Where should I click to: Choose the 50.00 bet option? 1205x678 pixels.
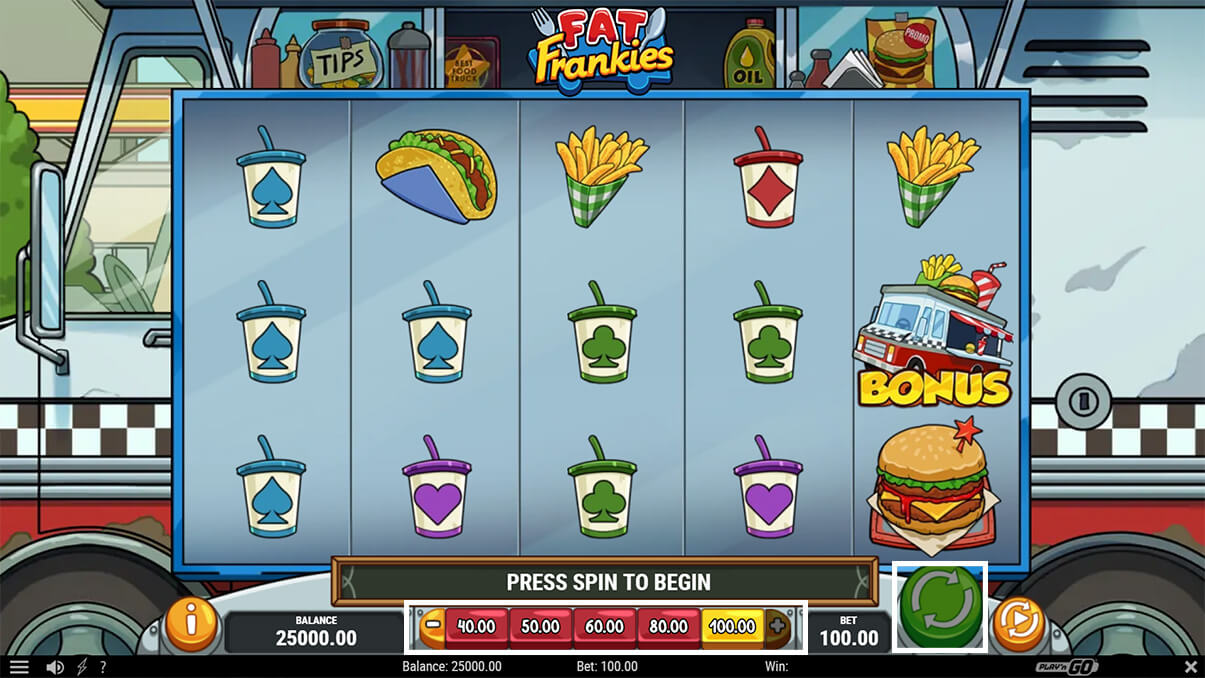(x=540, y=627)
